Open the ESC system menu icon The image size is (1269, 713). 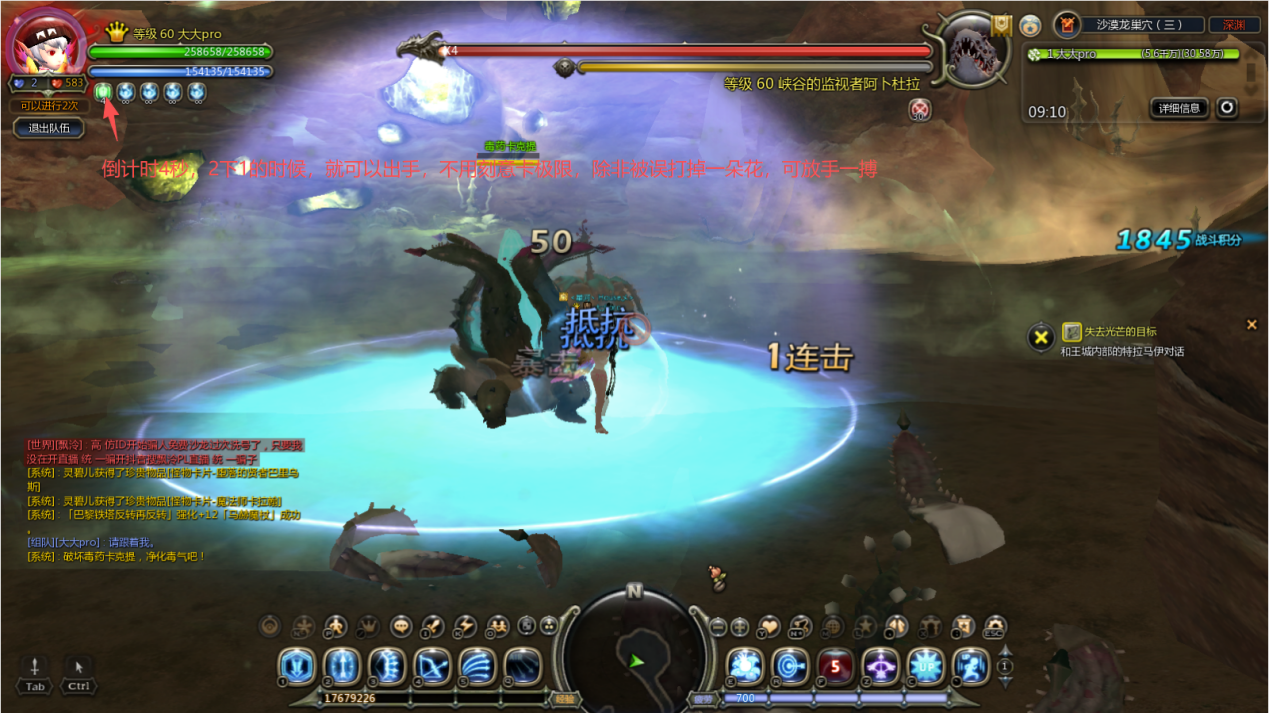[993, 627]
